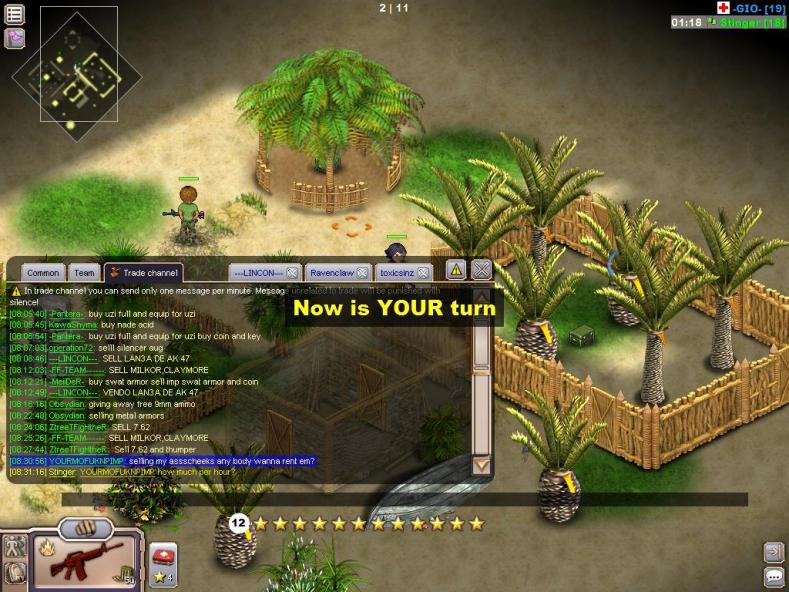789x592 pixels.
Task: Click the chat scrollbar down arrow
Action: [x=481, y=465]
